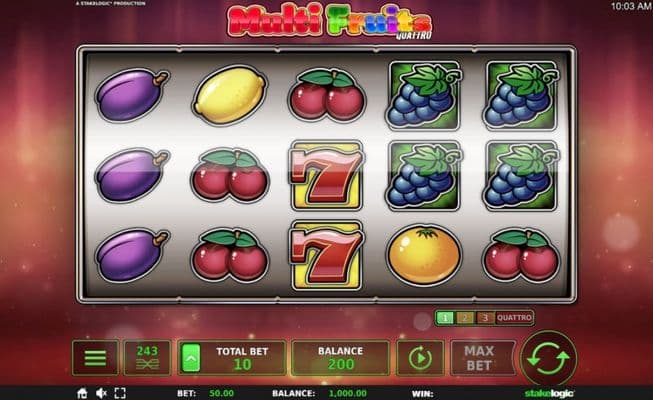653x400 pixels.
Task: Select game mode 1
Action: coord(445,318)
